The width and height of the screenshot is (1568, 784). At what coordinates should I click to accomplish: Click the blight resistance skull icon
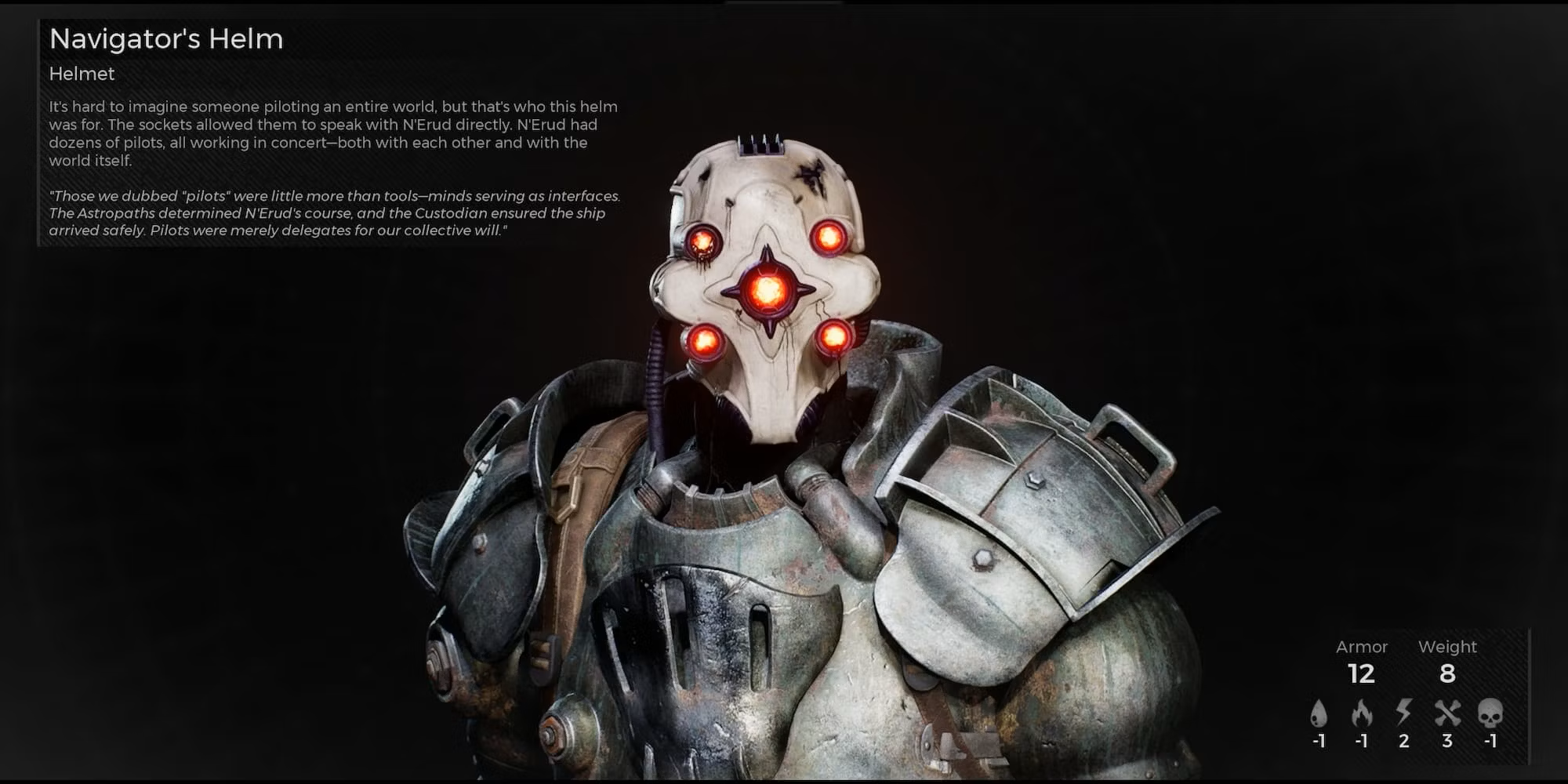pyautogui.click(x=1490, y=713)
